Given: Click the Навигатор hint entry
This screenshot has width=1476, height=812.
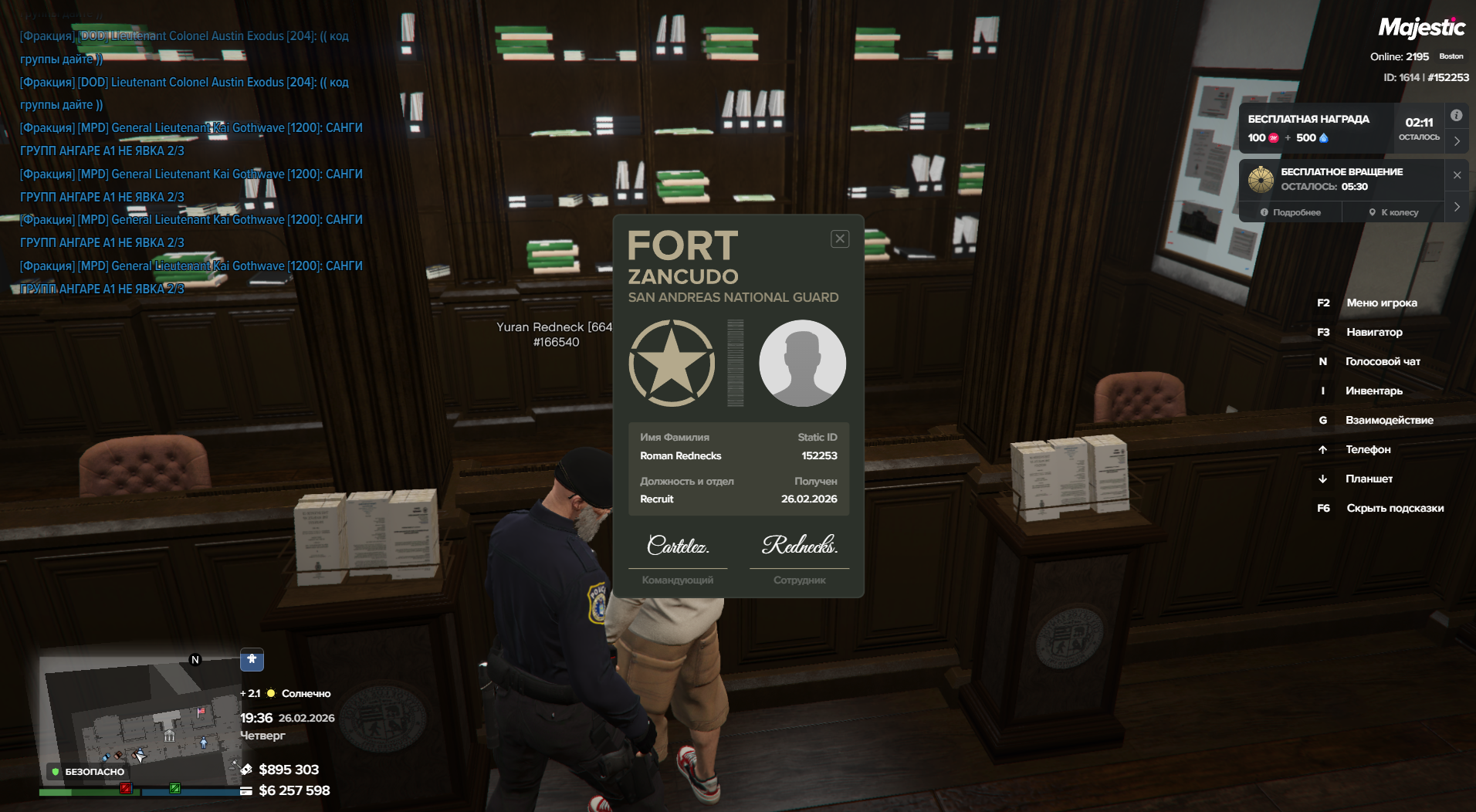Looking at the screenshot, I should (1374, 332).
